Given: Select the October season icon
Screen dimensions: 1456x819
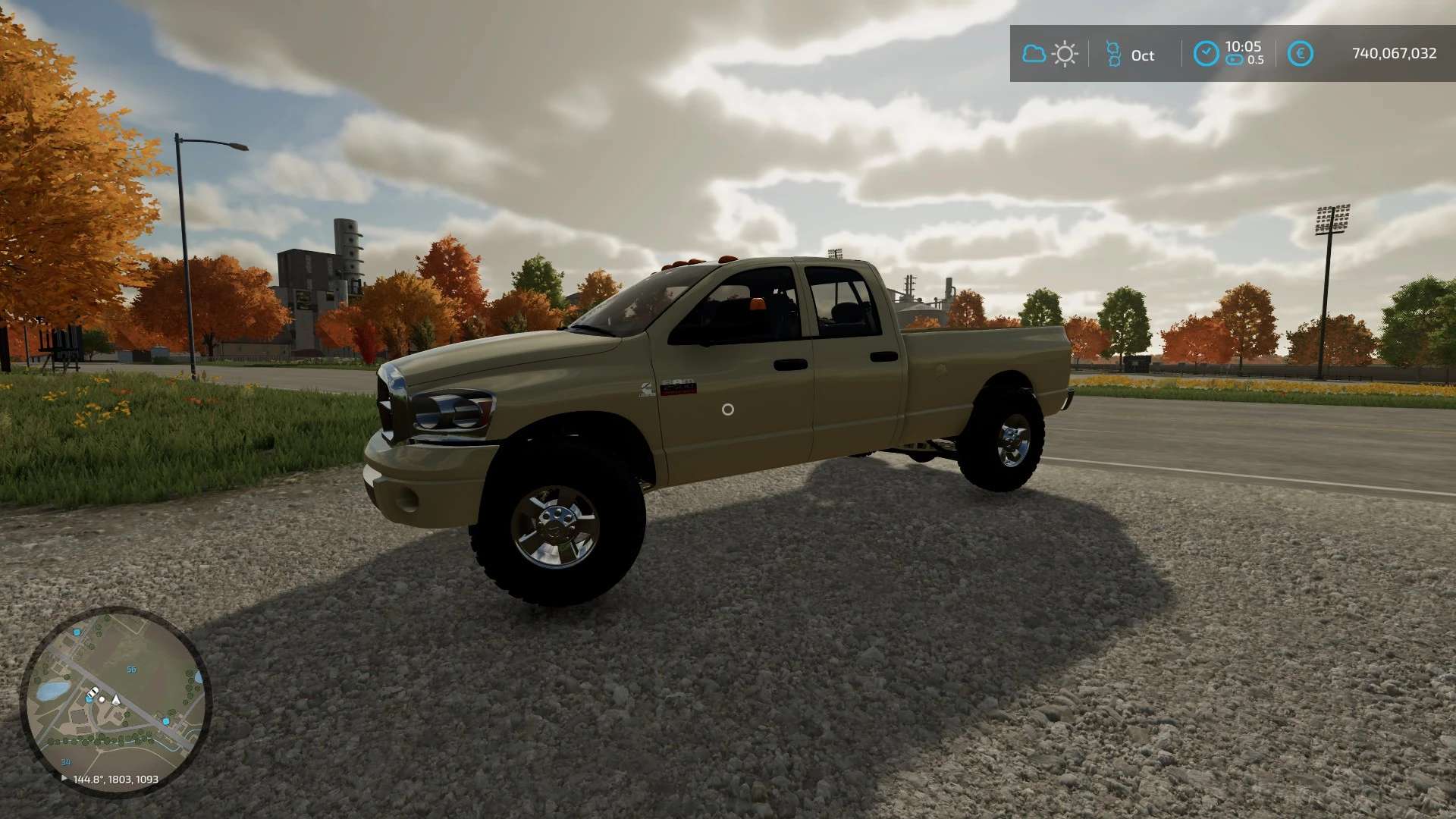Looking at the screenshot, I should (x=1113, y=54).
